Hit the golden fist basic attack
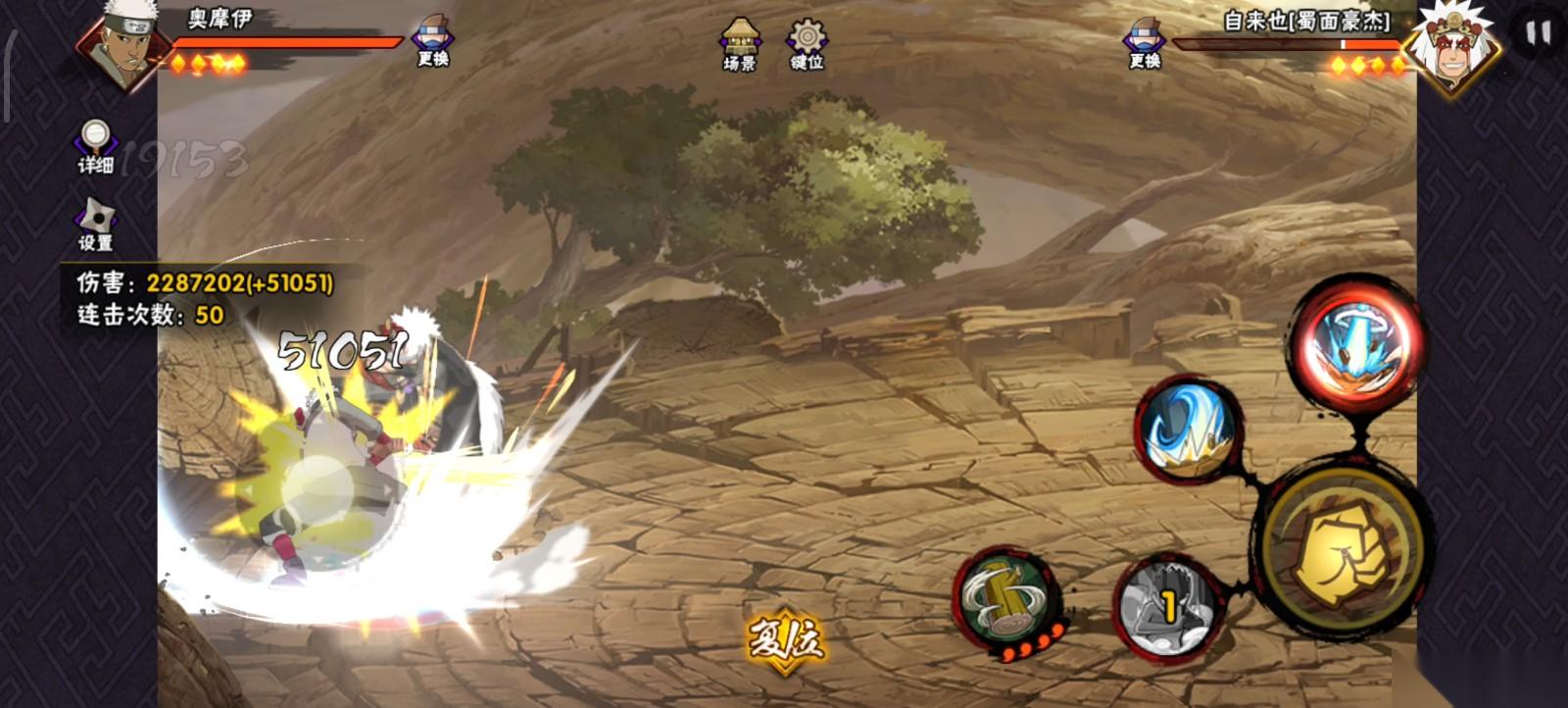The width and height of the screenshot is (1568, 708). pos(1339,556)
